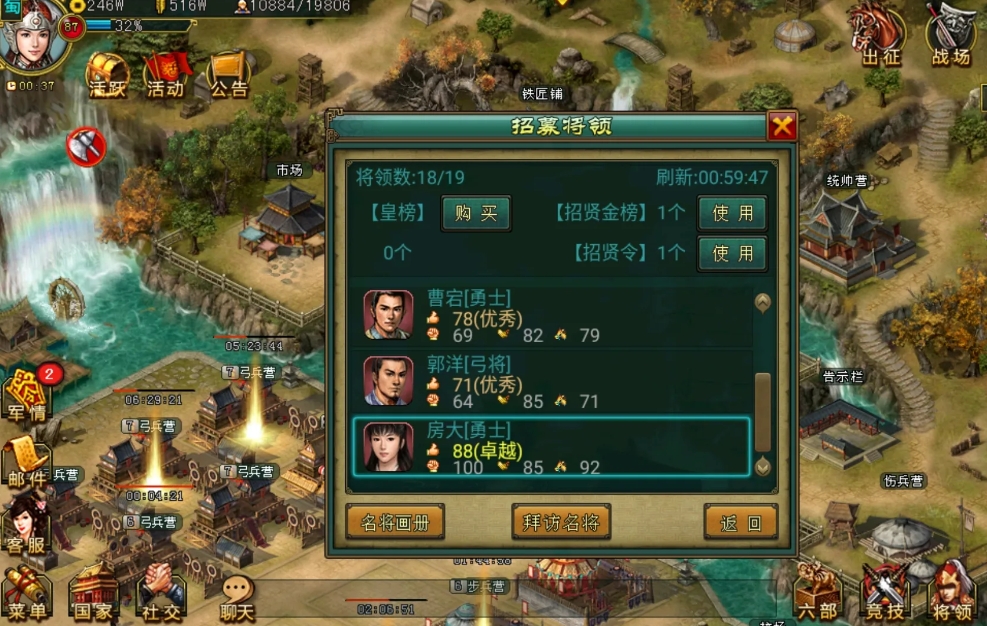Open the 聊天 chat bubble
This screenshot has height=626, width=987.
tap(237, 597)
